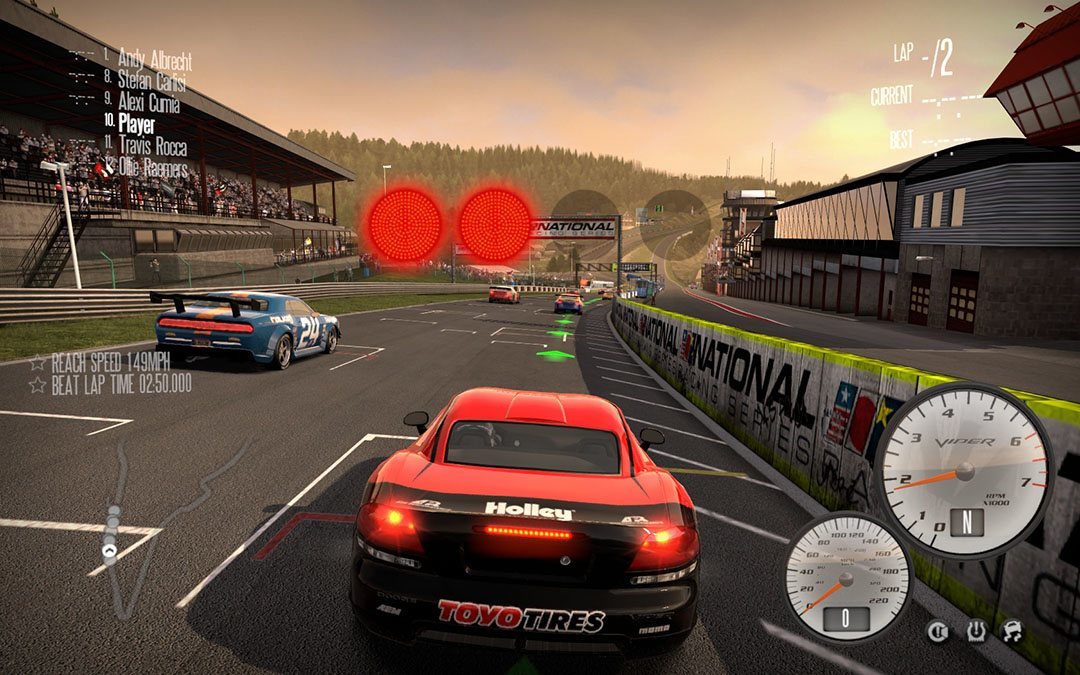Select Andy Albrecht in the standings list
The image size is (1080, 675).
154,58
